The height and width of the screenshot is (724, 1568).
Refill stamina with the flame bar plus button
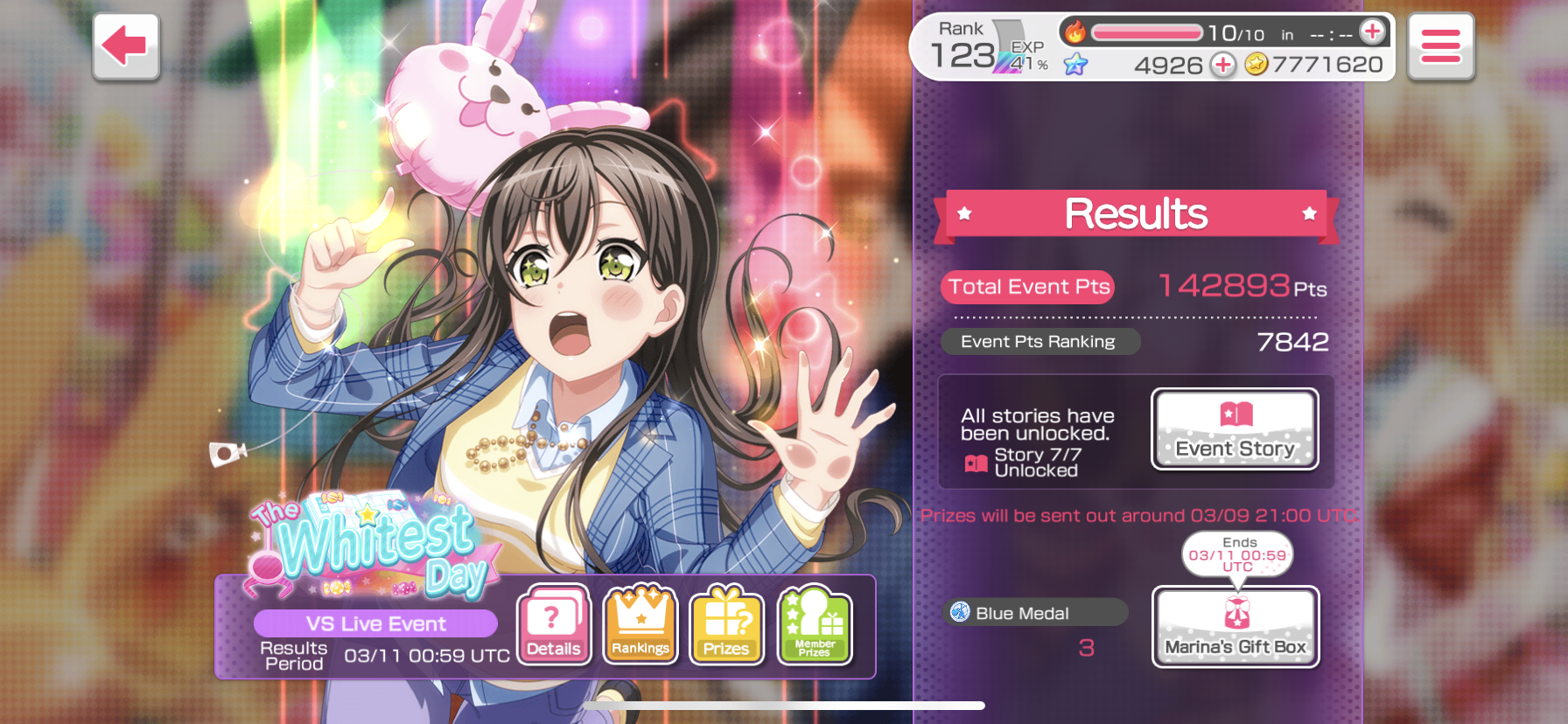click(1372, 32)
